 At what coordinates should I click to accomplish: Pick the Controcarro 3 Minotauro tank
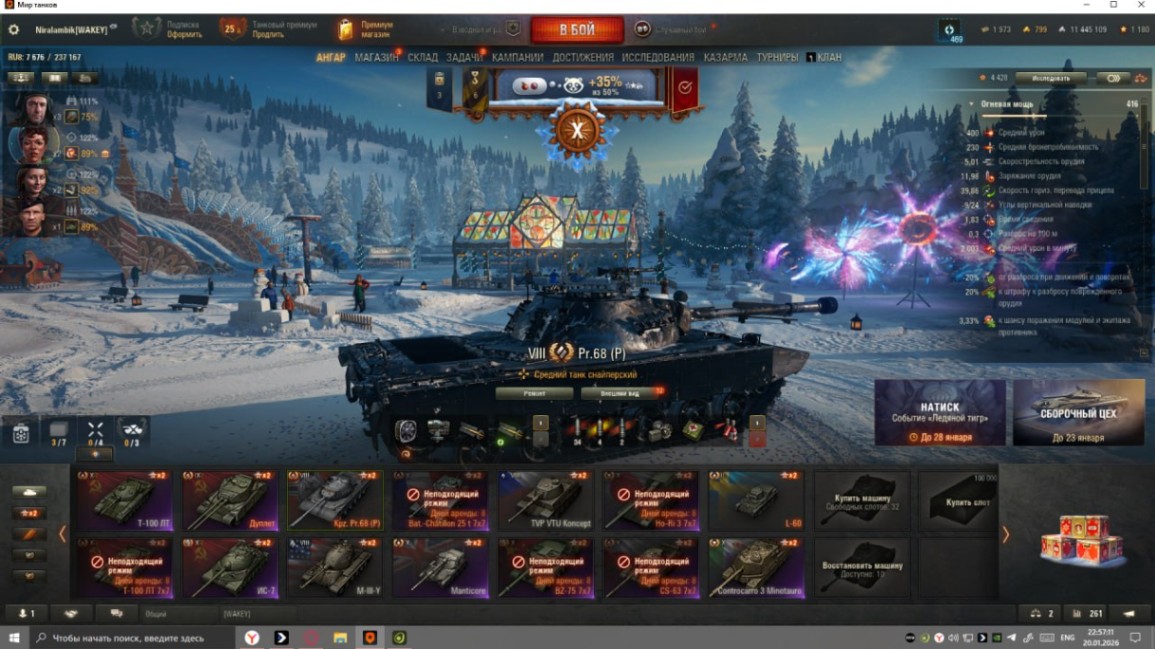click(756, 568)
